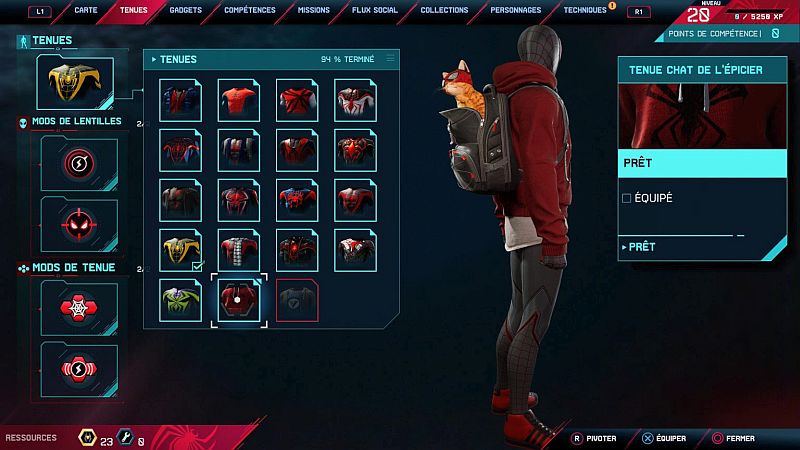Choose the lightning bolt visor mod slot
This screenshot has height=450, width=800.
point(78,162)
